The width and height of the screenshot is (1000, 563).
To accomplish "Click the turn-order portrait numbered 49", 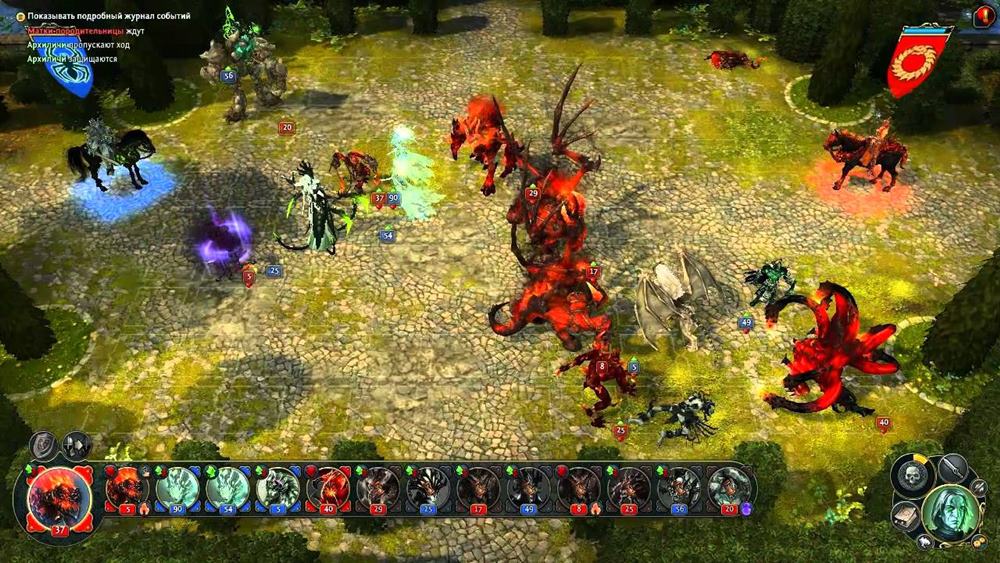I will 528,489.
